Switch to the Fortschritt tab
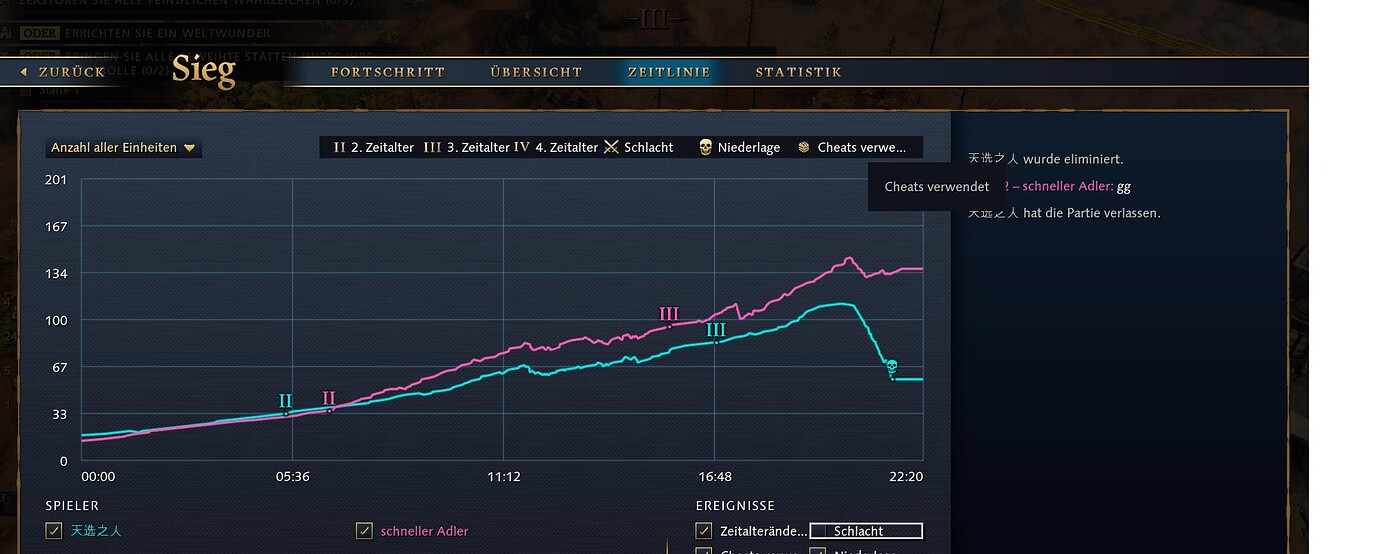 tap(388, 72)
